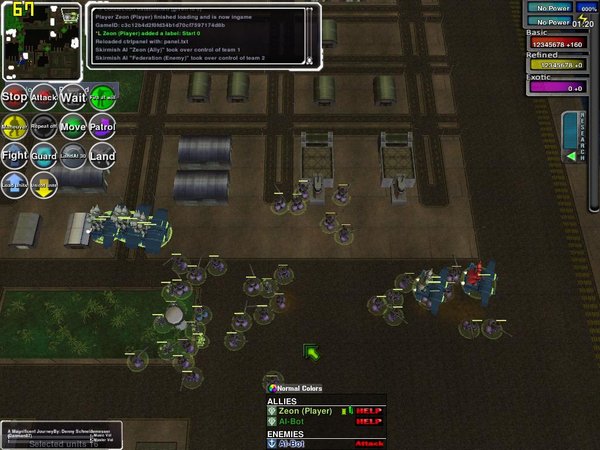Viewport: 600px width, 450px height.
Task: Issue the Stop command
Action: click(x=14, y=97)
